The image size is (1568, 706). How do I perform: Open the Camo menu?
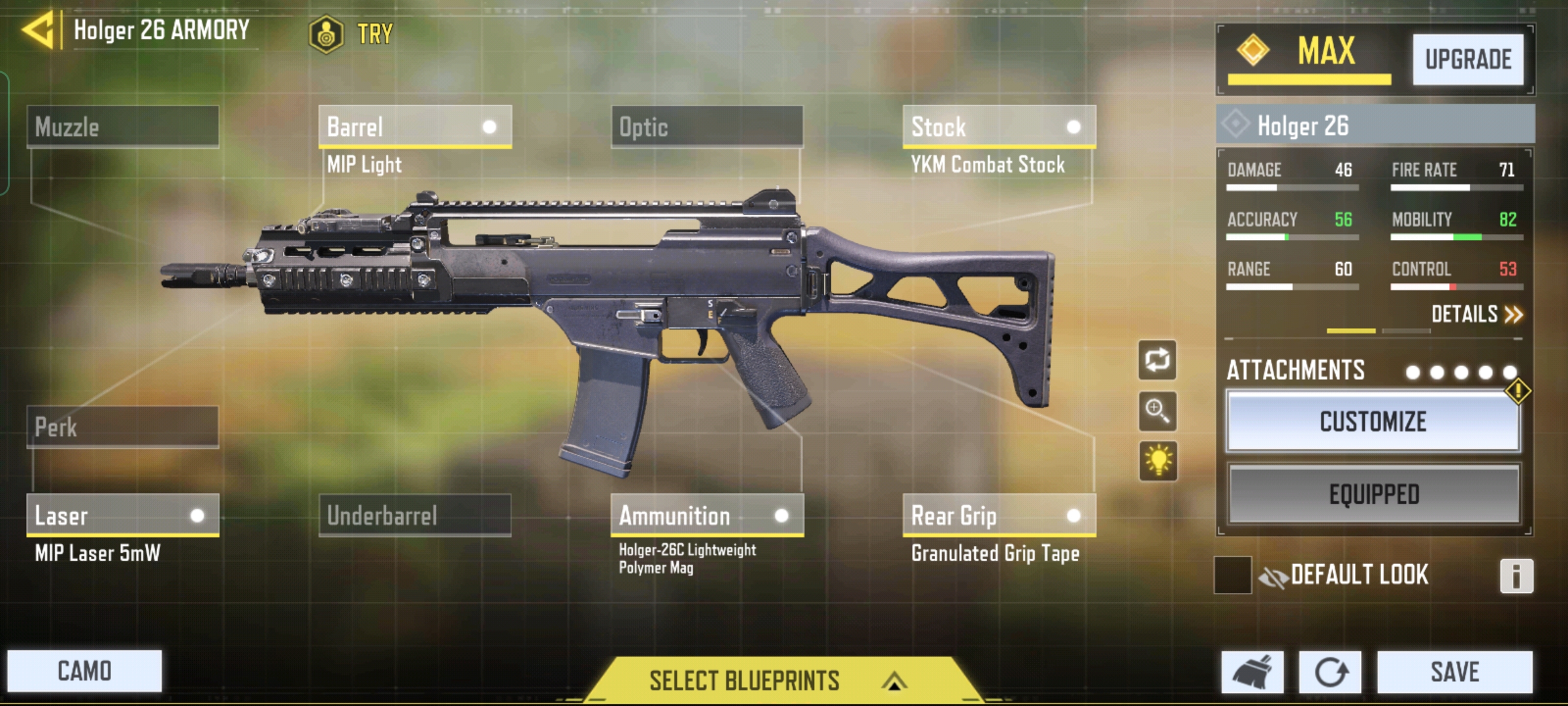[x=84, y=671]
